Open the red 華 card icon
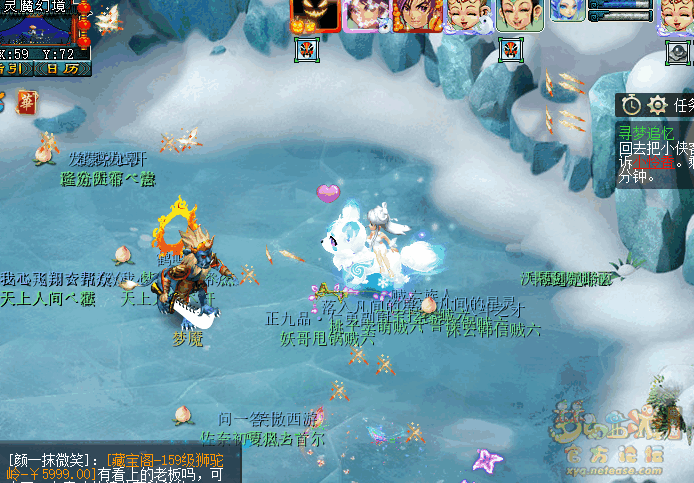694x483 pixels. 27,101
